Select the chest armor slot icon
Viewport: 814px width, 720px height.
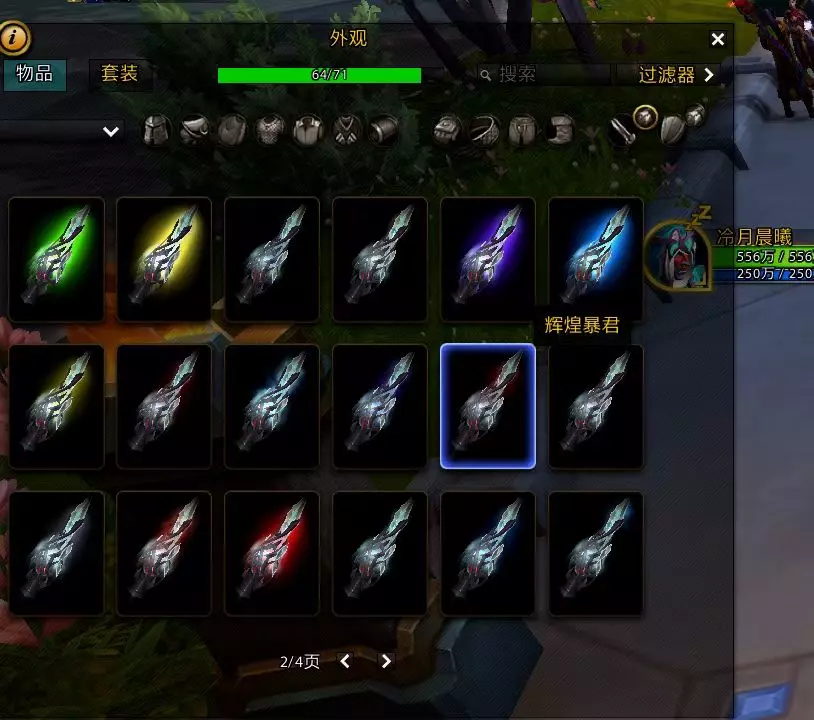tap(270, 130)
